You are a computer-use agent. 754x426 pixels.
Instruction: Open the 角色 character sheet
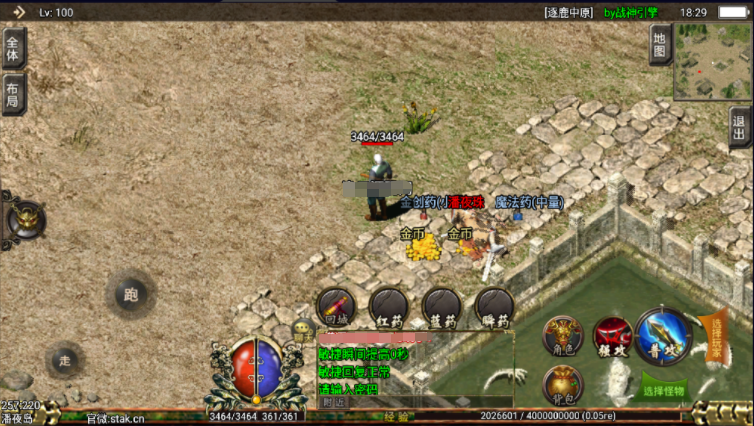562,336
